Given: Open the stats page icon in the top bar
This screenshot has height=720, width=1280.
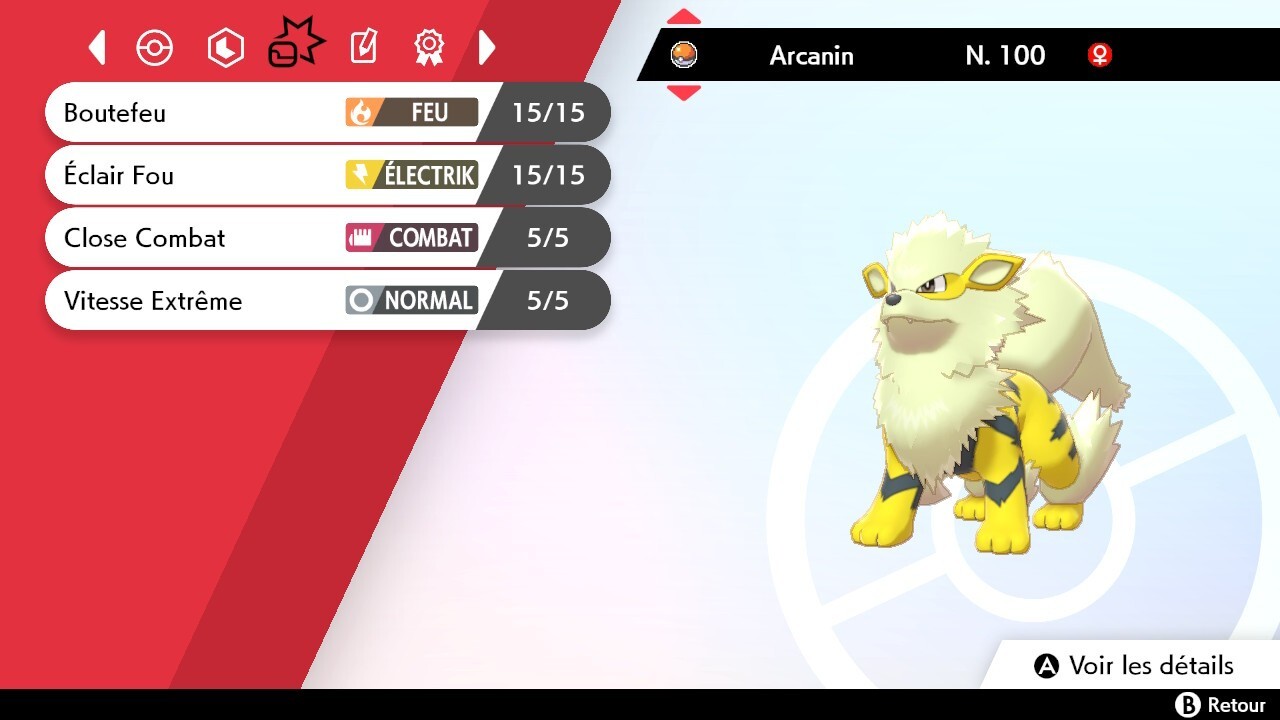Looking at the screenshot, I should pos(225,47).
